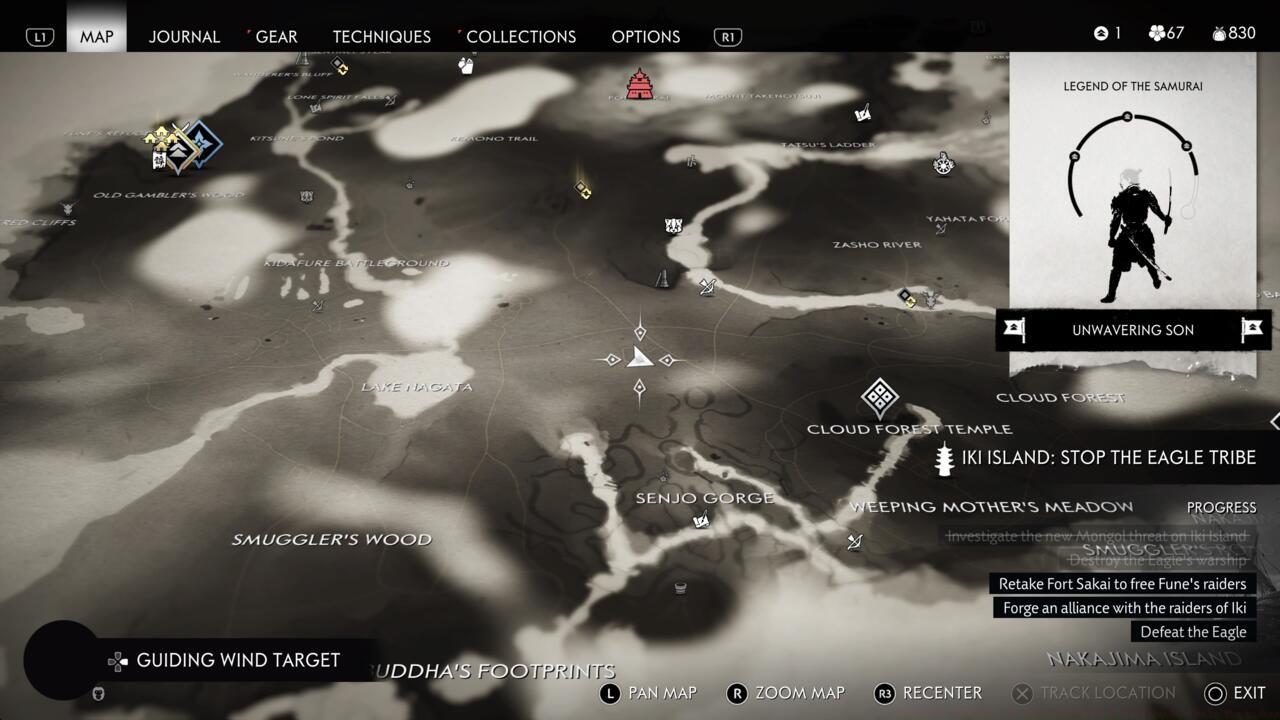1280x720 pixels.
Task: Select the red fortress map marker
Action: tap(639, 84)
